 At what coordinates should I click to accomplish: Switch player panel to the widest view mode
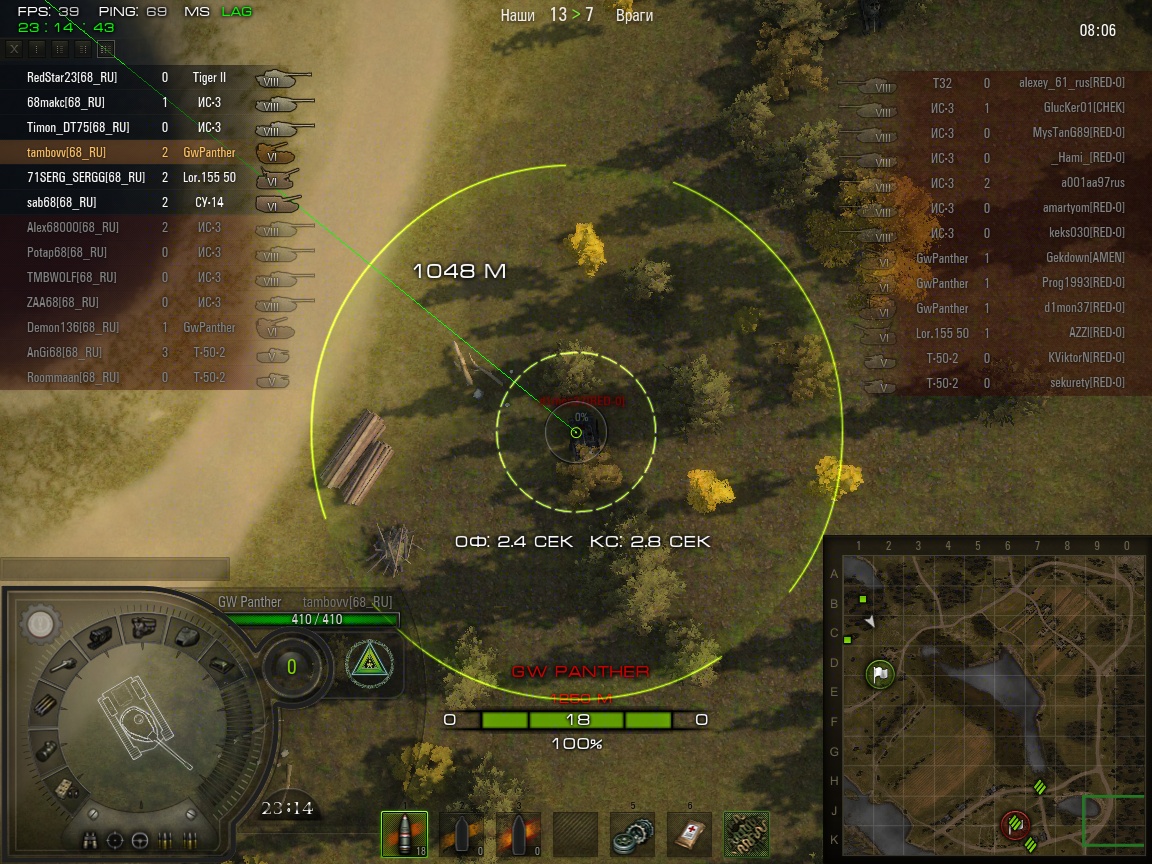[106, 48]
